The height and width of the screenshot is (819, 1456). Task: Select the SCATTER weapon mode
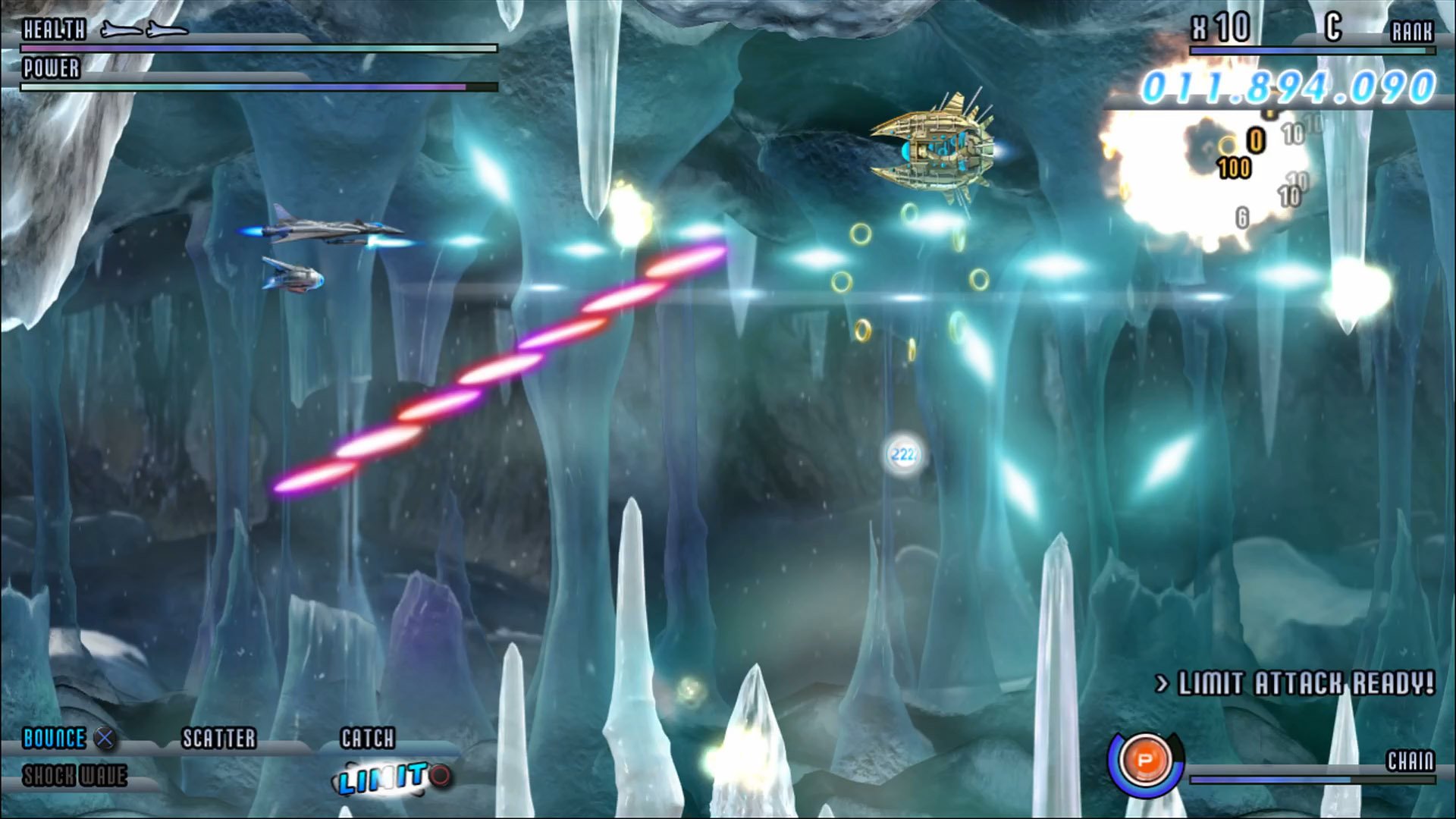click(219, 738)
